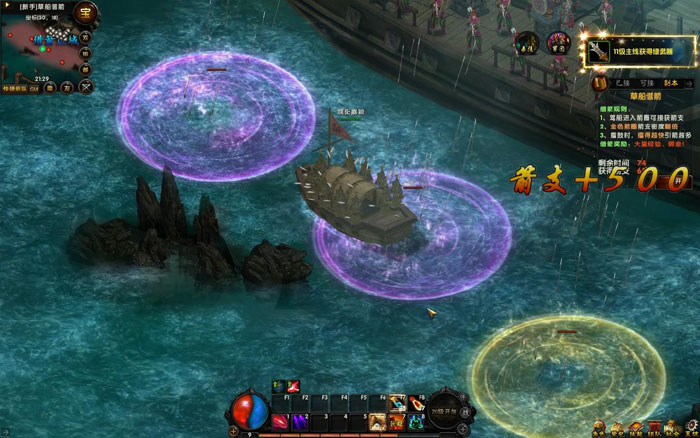700x438 pixels.
Task: Click the crossed-swords button below the minimap
Action: [87, 87]
